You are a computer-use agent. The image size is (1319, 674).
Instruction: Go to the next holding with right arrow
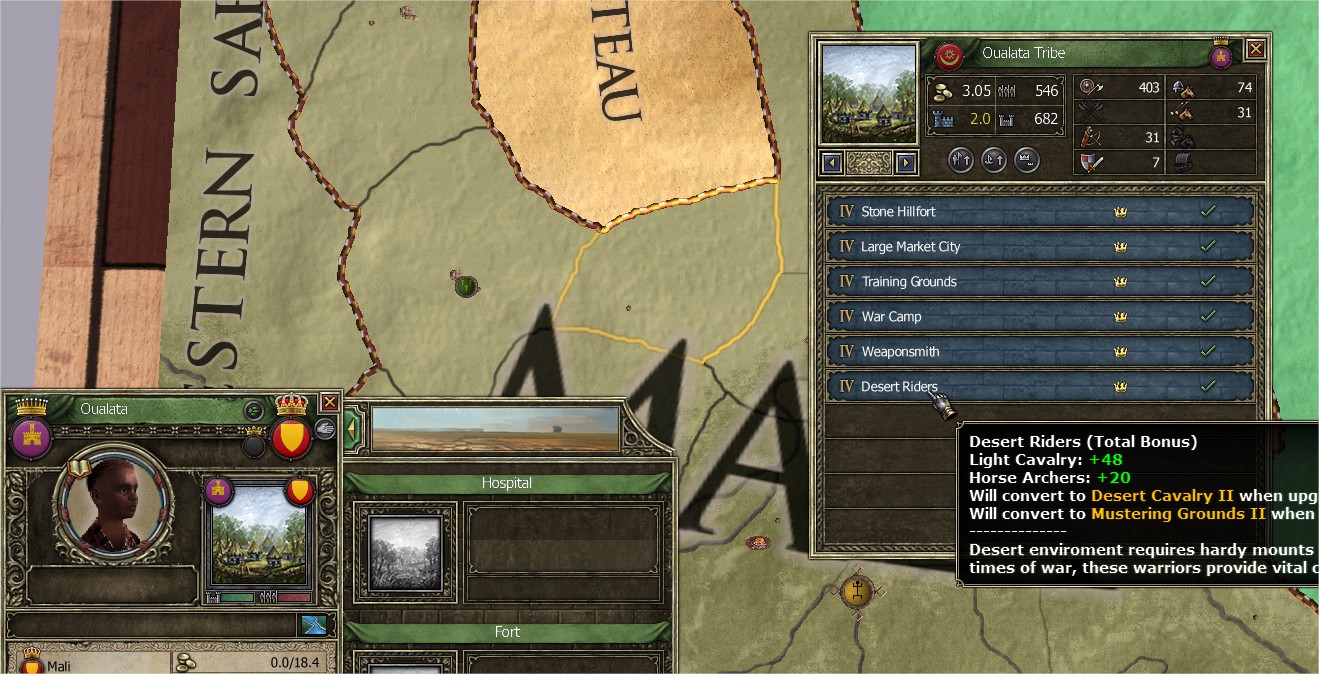[906, 162]
